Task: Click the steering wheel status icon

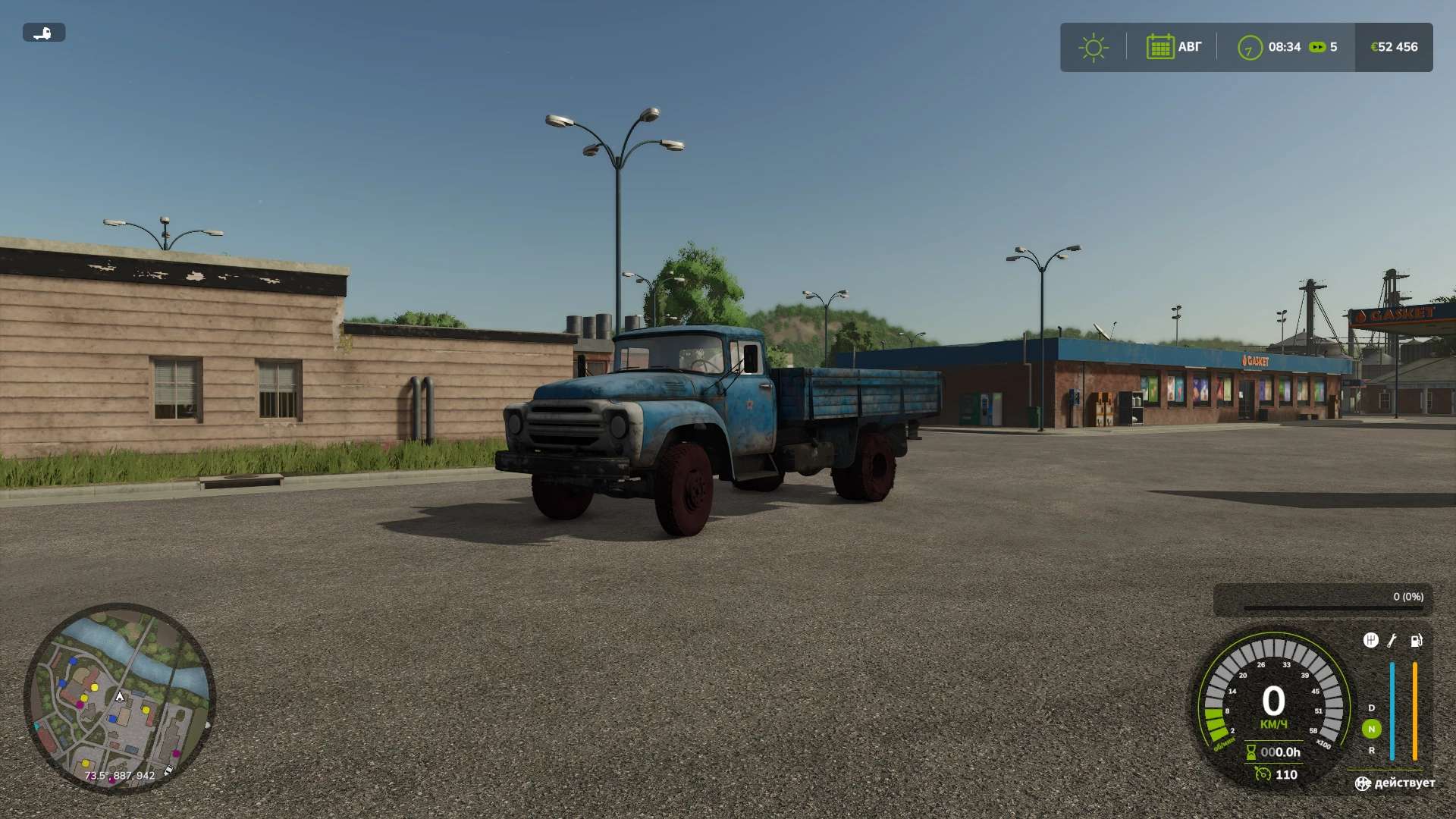Action: (x=1363, y=783)
